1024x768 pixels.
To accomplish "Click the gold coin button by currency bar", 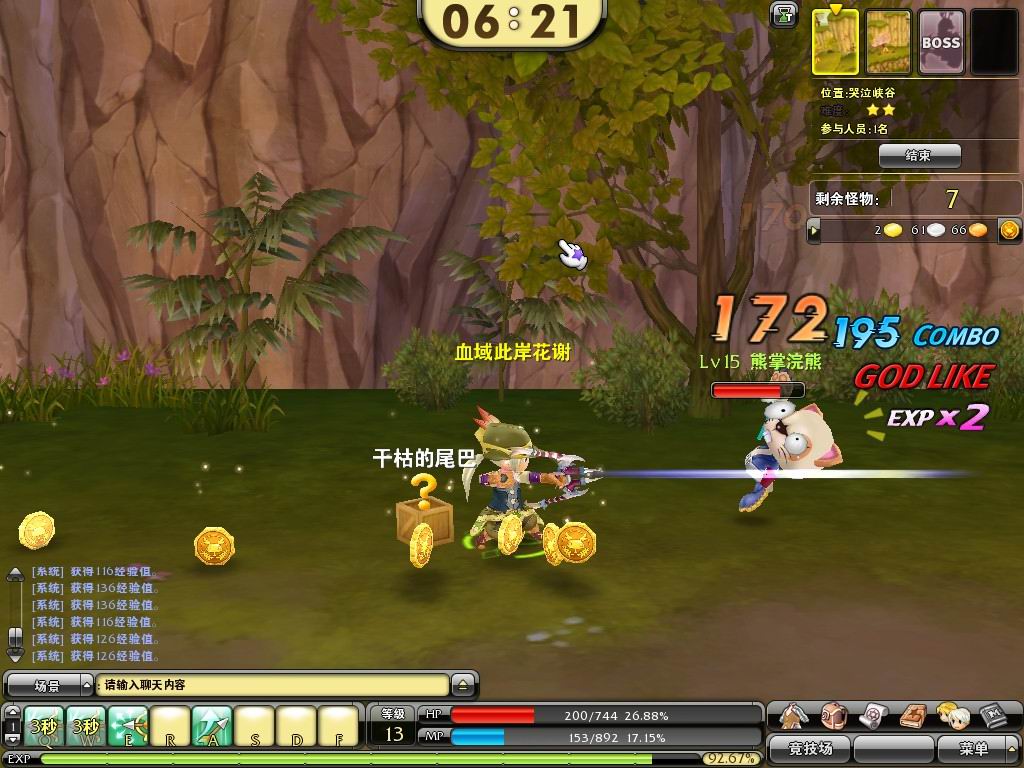I will 1009,231.
